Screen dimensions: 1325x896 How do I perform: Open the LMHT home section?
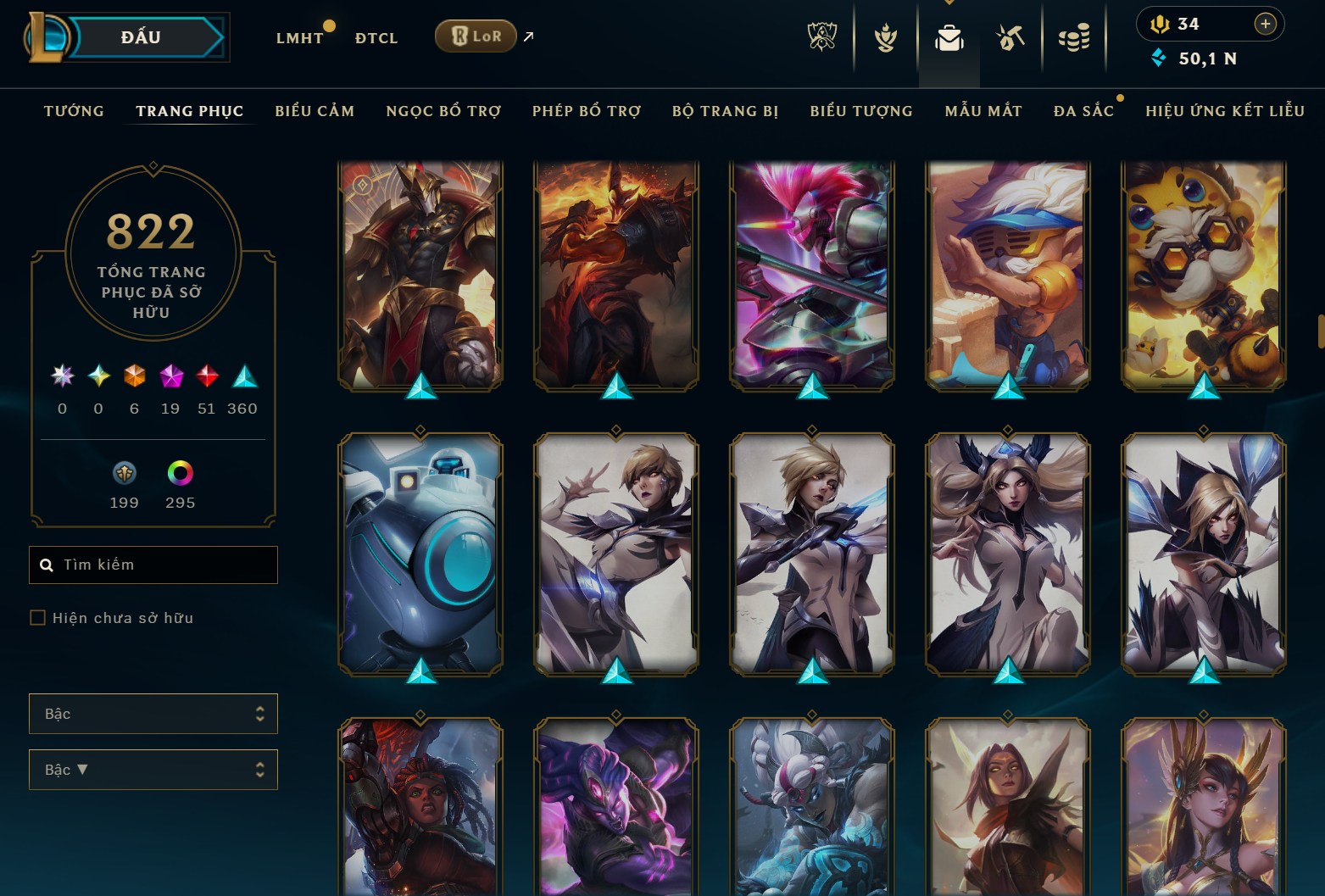299,38
